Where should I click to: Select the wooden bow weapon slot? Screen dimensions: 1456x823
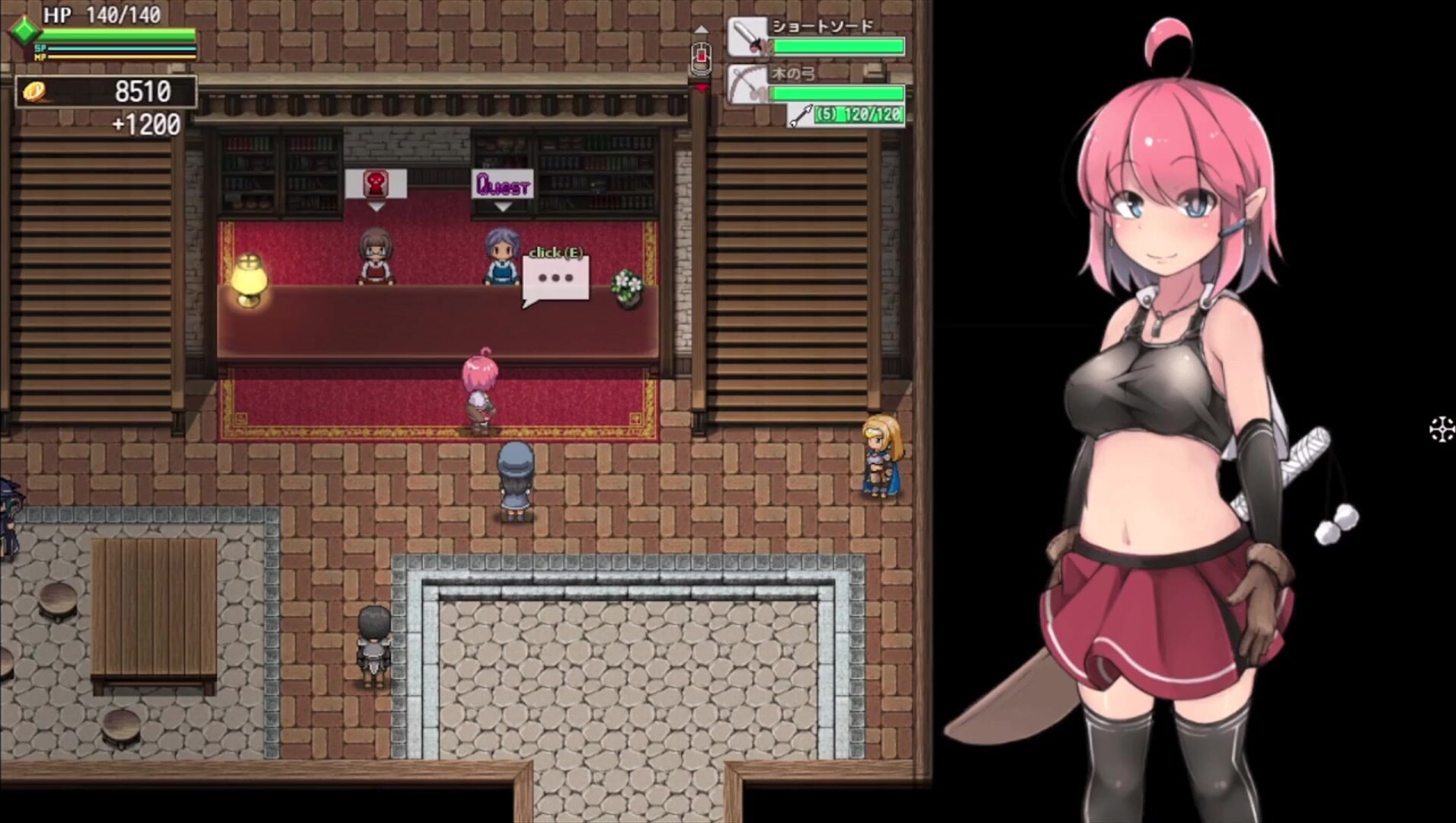(816, 85)
